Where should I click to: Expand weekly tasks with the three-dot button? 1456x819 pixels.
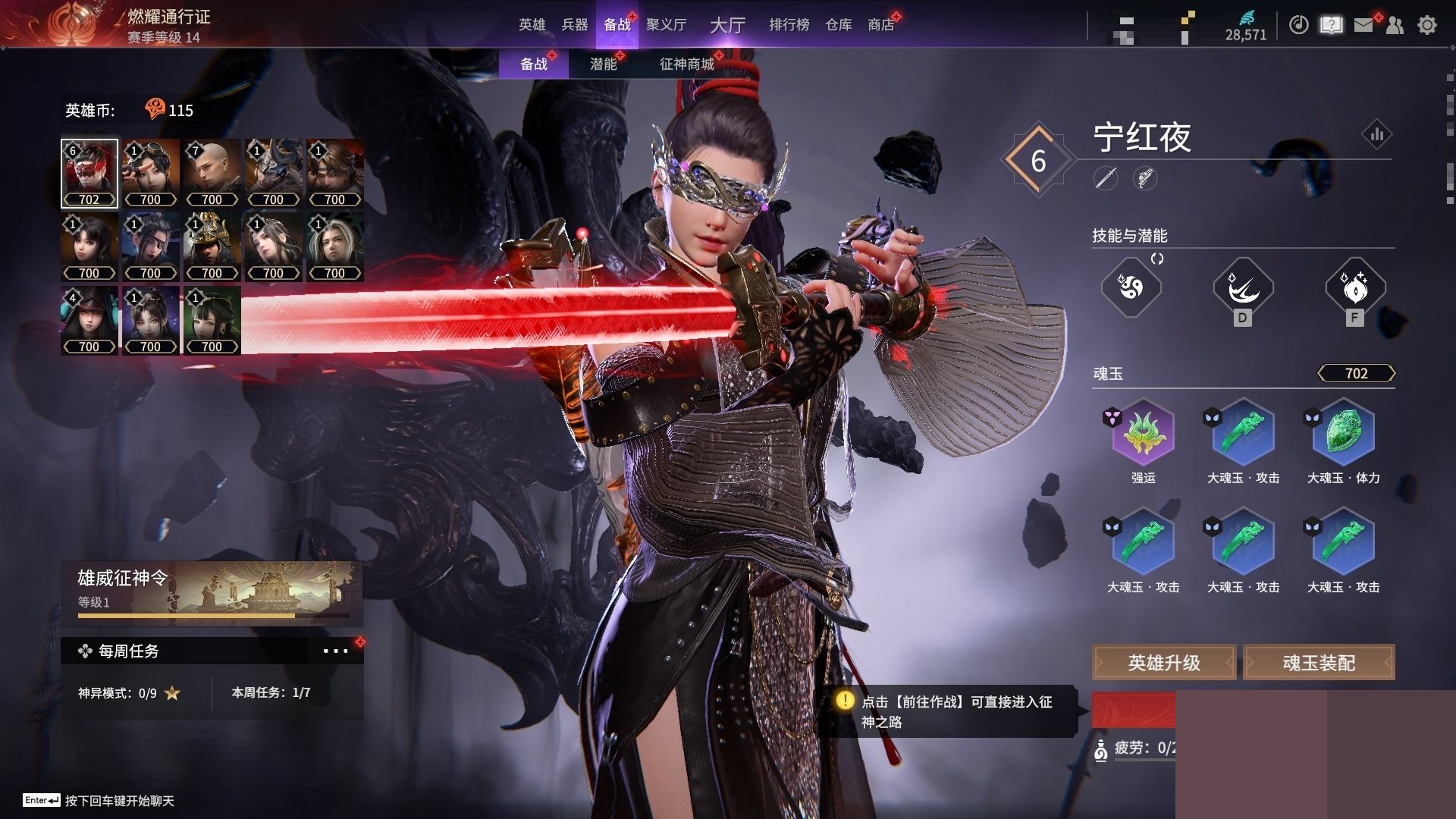(x=335, y=651)
